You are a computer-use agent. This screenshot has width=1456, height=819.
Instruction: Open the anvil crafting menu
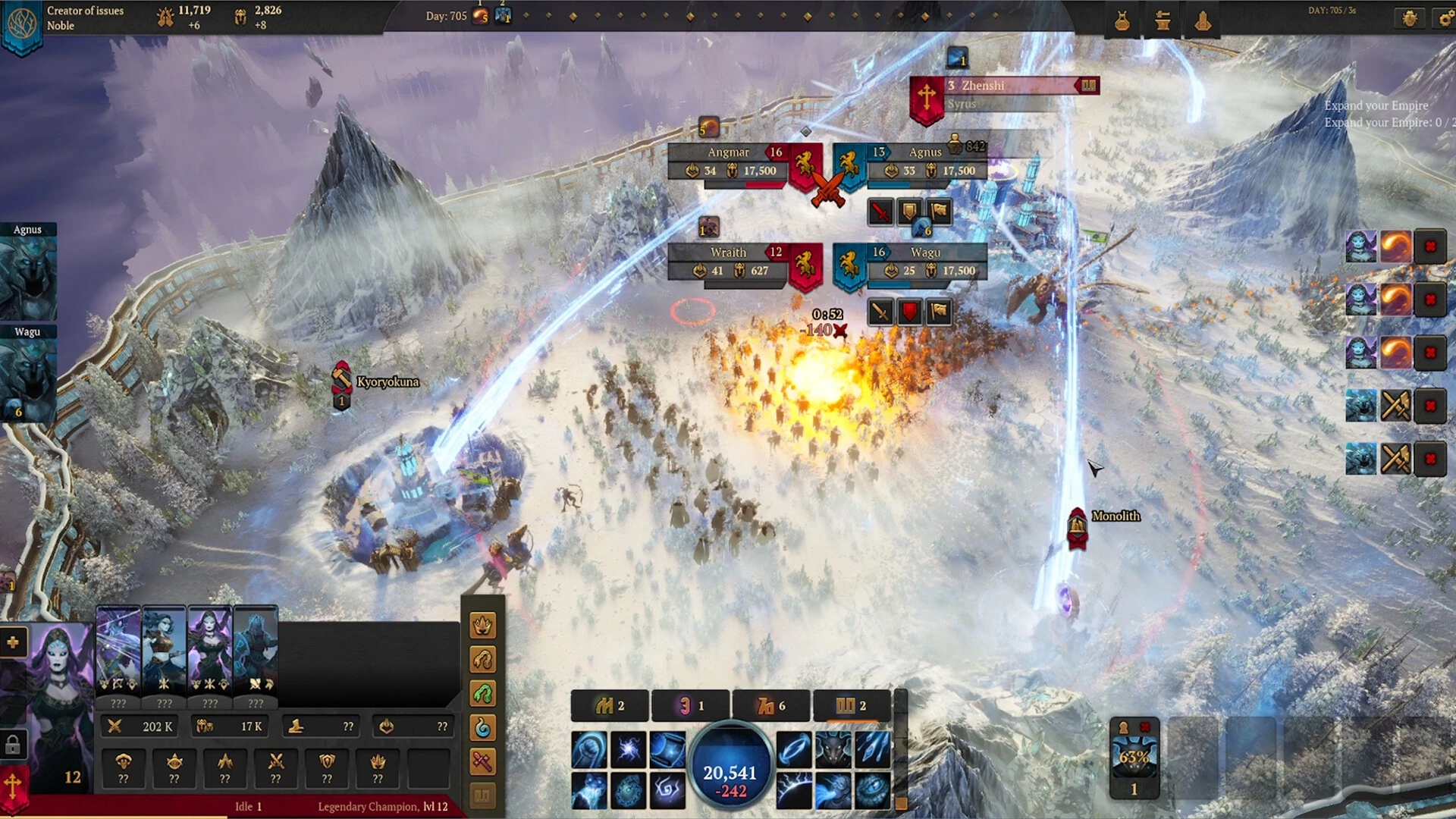point(1162,22)
